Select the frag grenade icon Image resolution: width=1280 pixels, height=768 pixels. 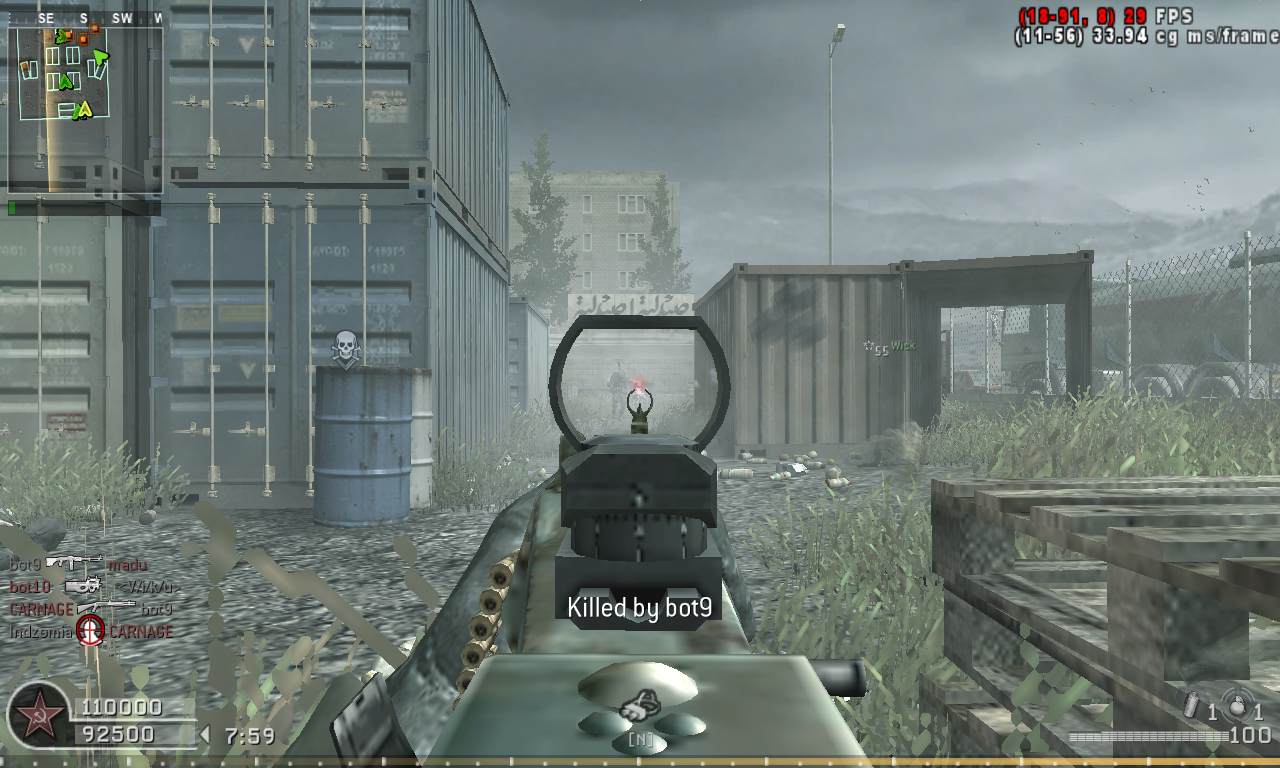1238,705
